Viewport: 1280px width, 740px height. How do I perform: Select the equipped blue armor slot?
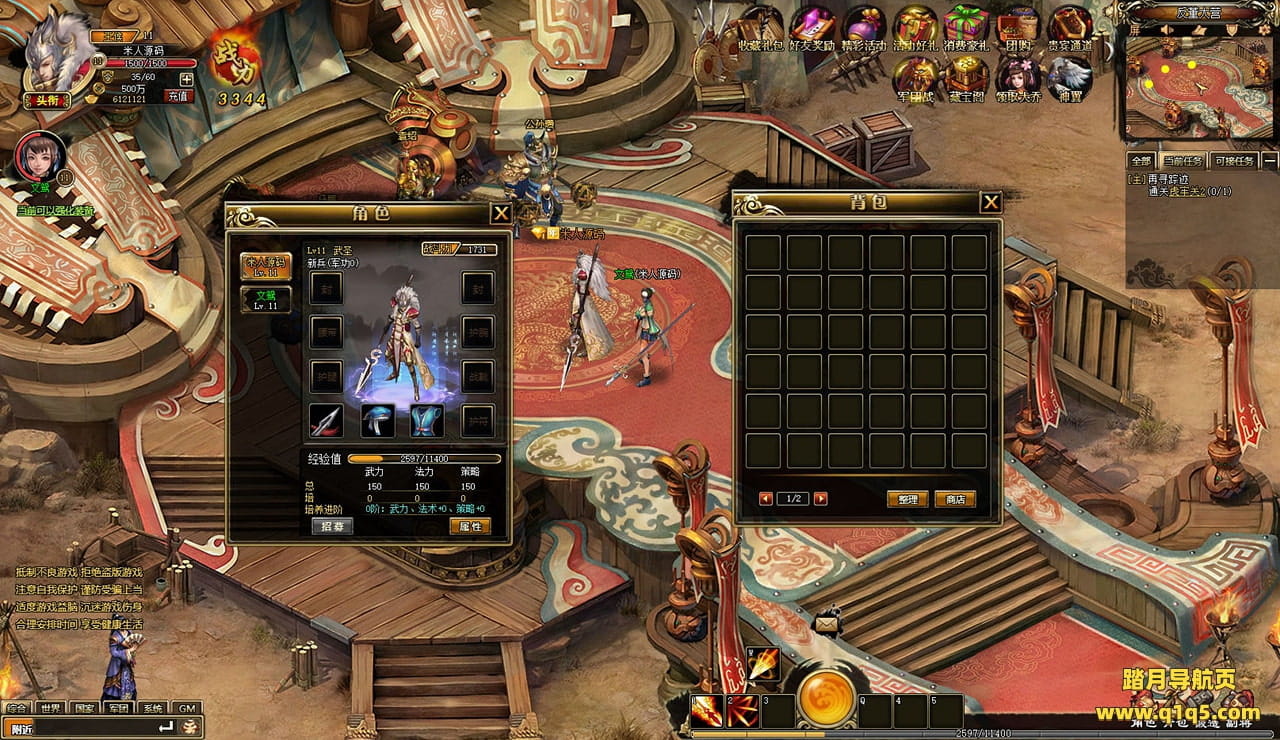coord(427,421)
